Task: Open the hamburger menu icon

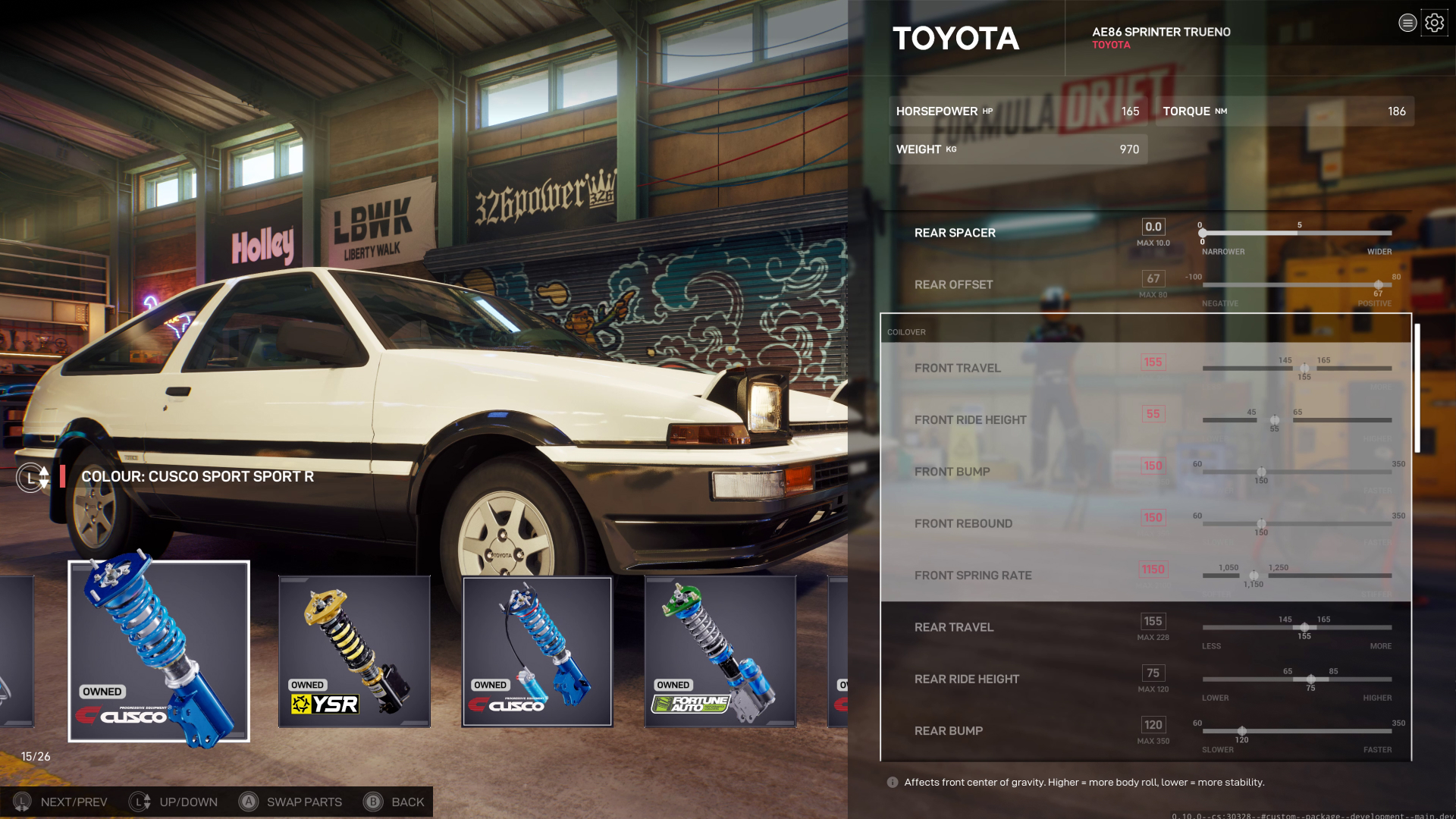Action: pyautogui.click(x=1407, y=23)
